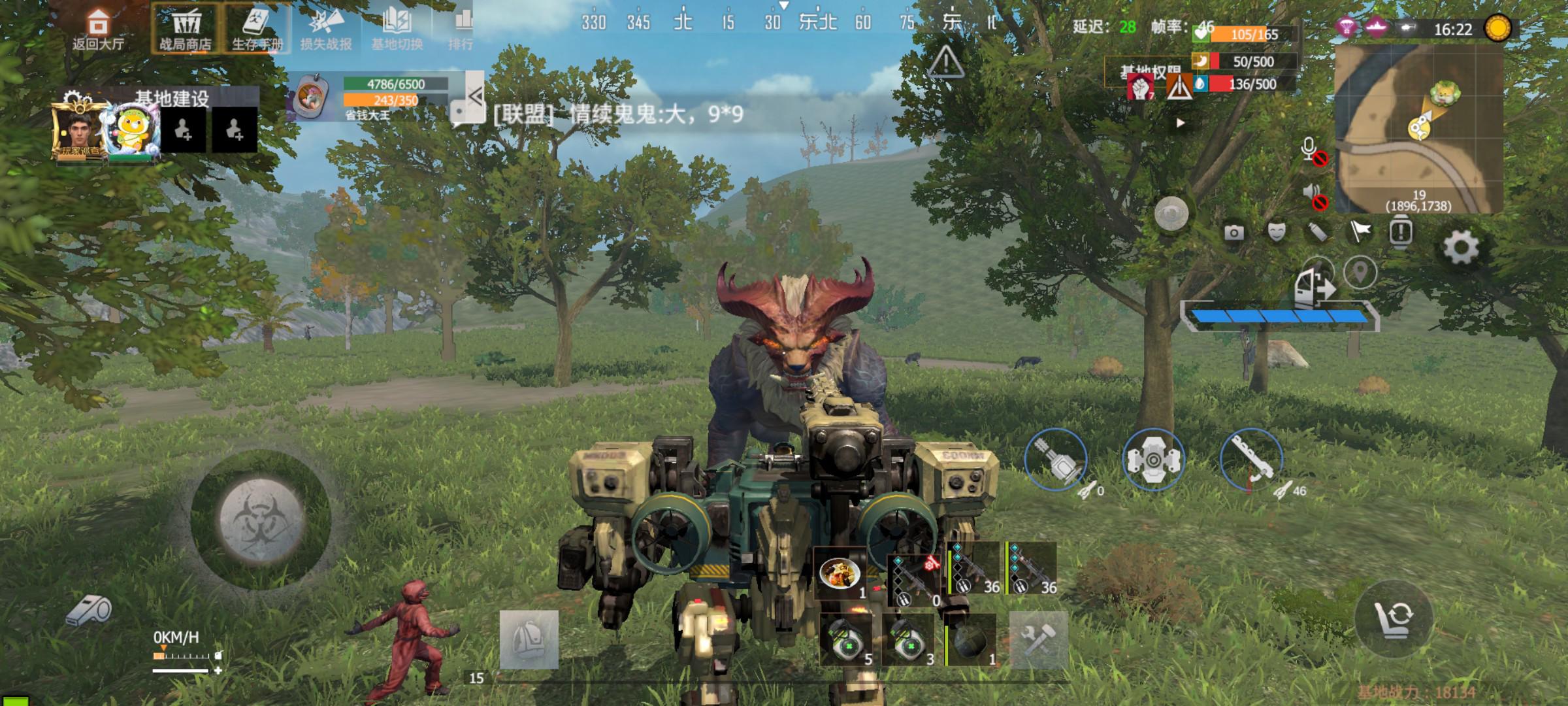
Task: Open the build hammer and wrench tool
Action: [x=1038, y=639]
